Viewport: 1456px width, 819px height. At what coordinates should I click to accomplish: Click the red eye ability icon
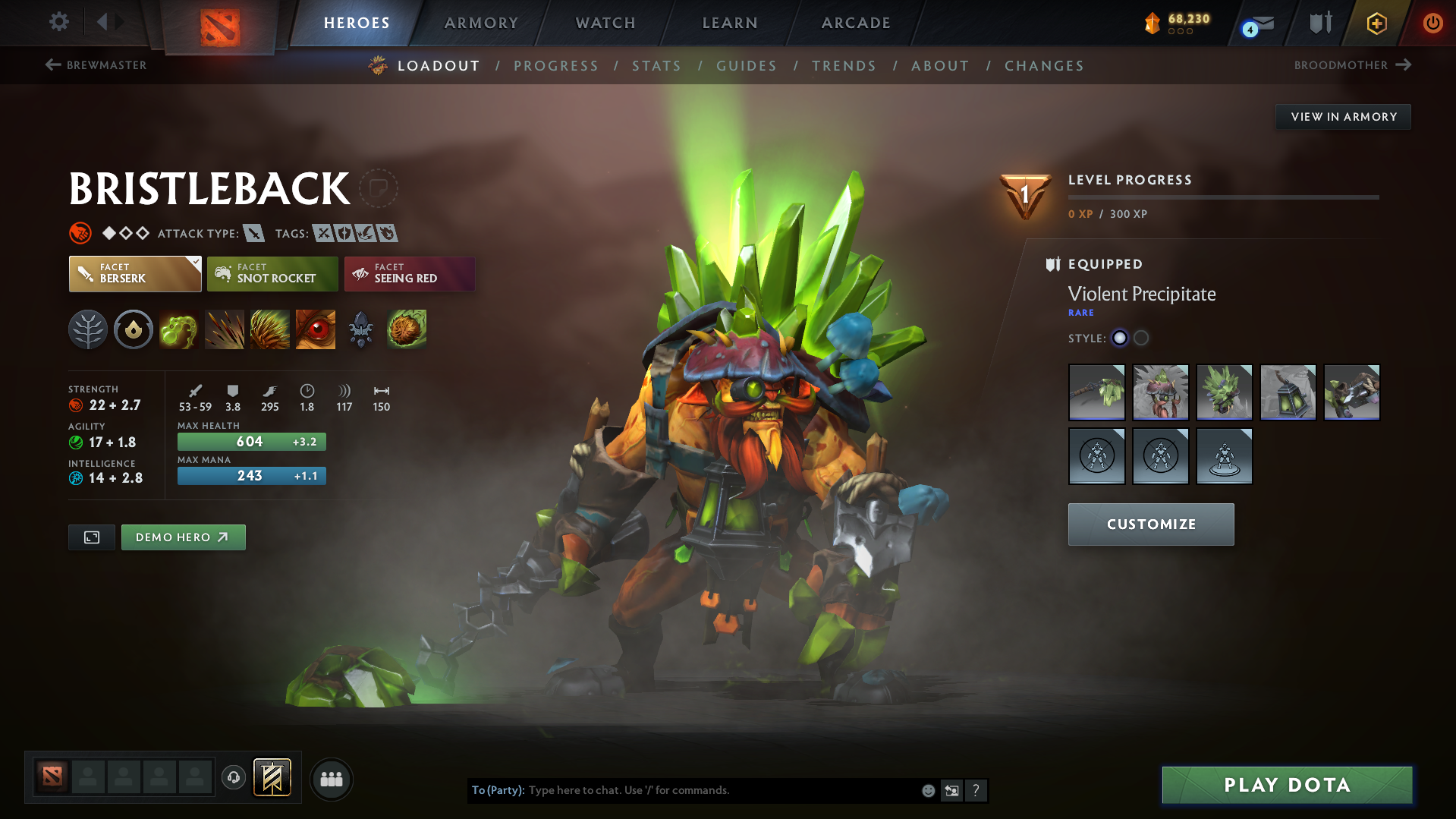315,329
